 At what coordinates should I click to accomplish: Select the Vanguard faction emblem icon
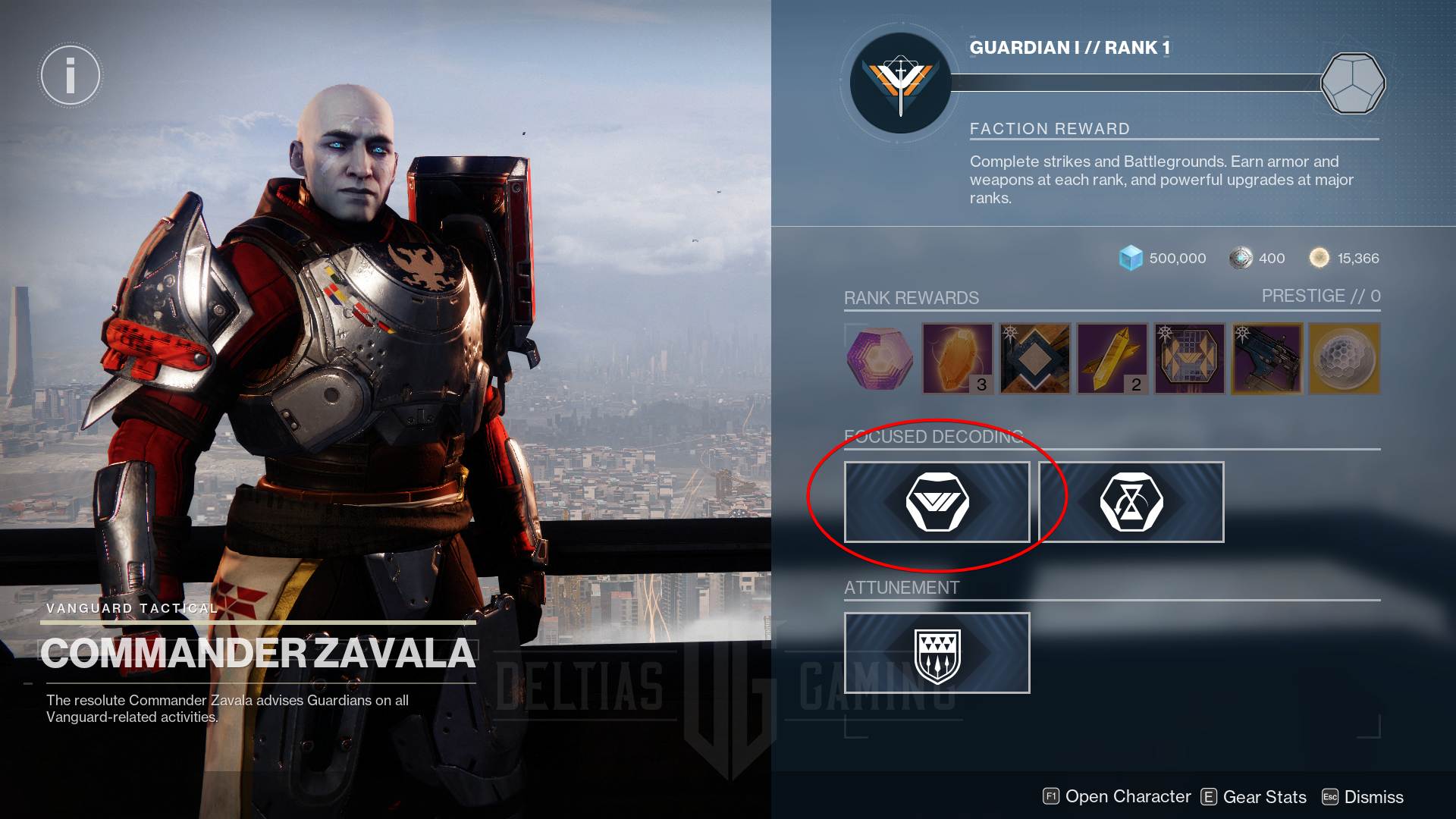click(x=899, y=83)
